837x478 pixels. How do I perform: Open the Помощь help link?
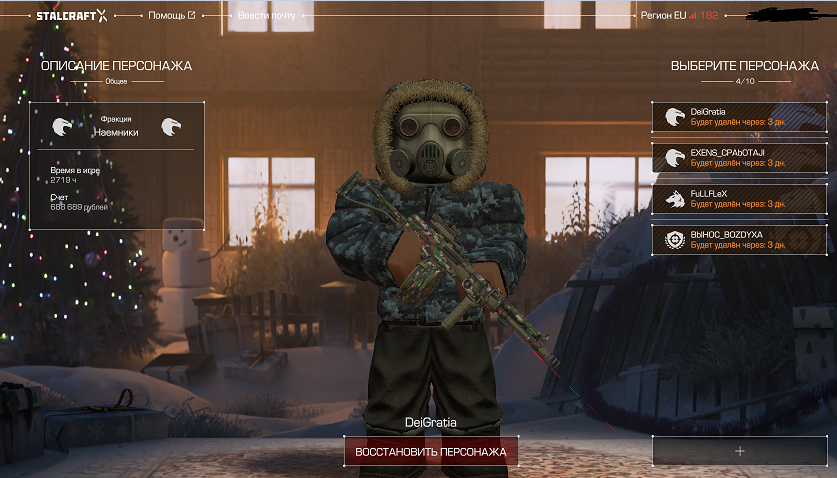point(171,16)
